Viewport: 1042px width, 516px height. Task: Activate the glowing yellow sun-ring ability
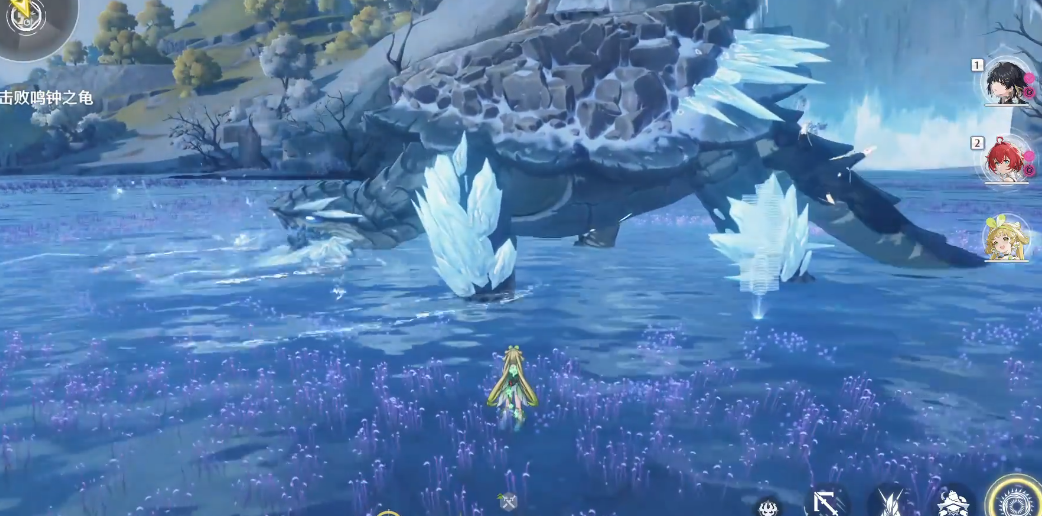click(1015, 499)
